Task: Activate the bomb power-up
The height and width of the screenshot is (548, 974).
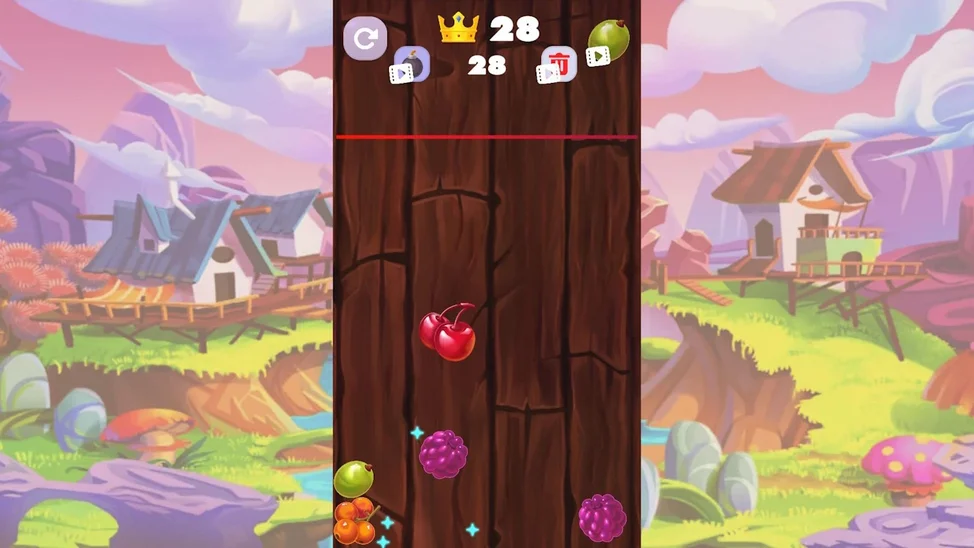Action: 410,64
